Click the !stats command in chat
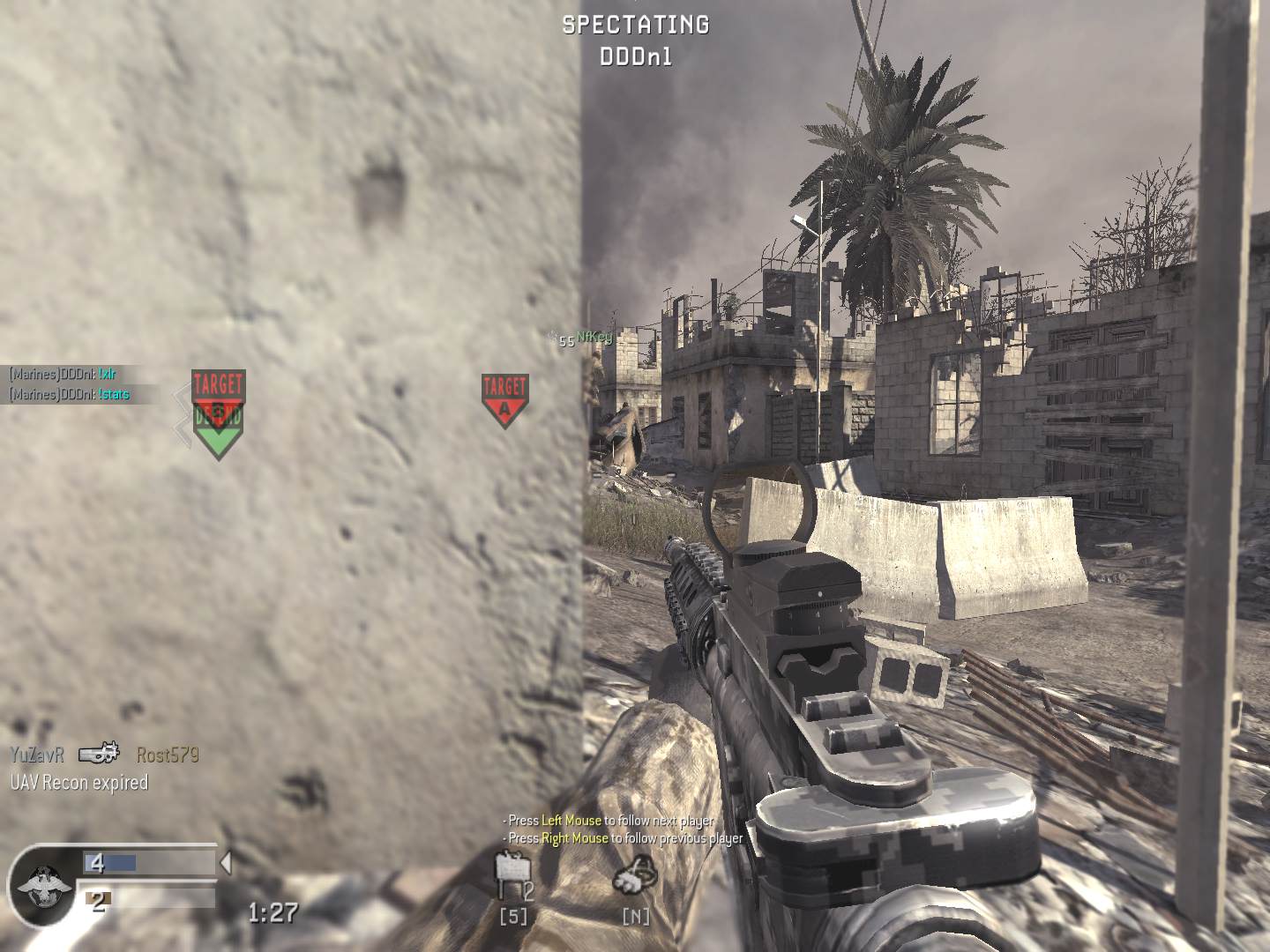 pyautogui.click(x=116, y=395)
